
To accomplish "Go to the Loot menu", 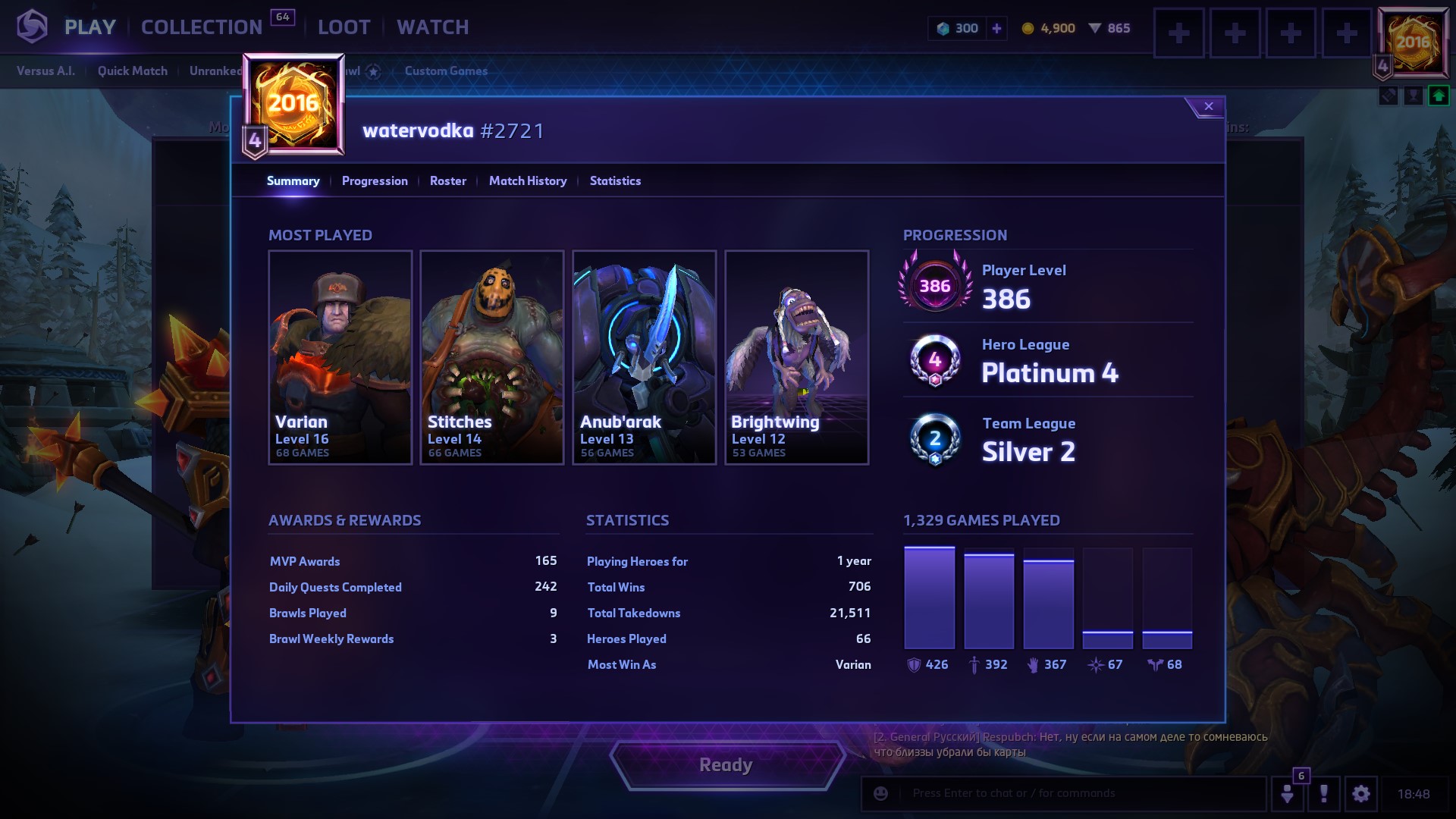I will 344,27.
